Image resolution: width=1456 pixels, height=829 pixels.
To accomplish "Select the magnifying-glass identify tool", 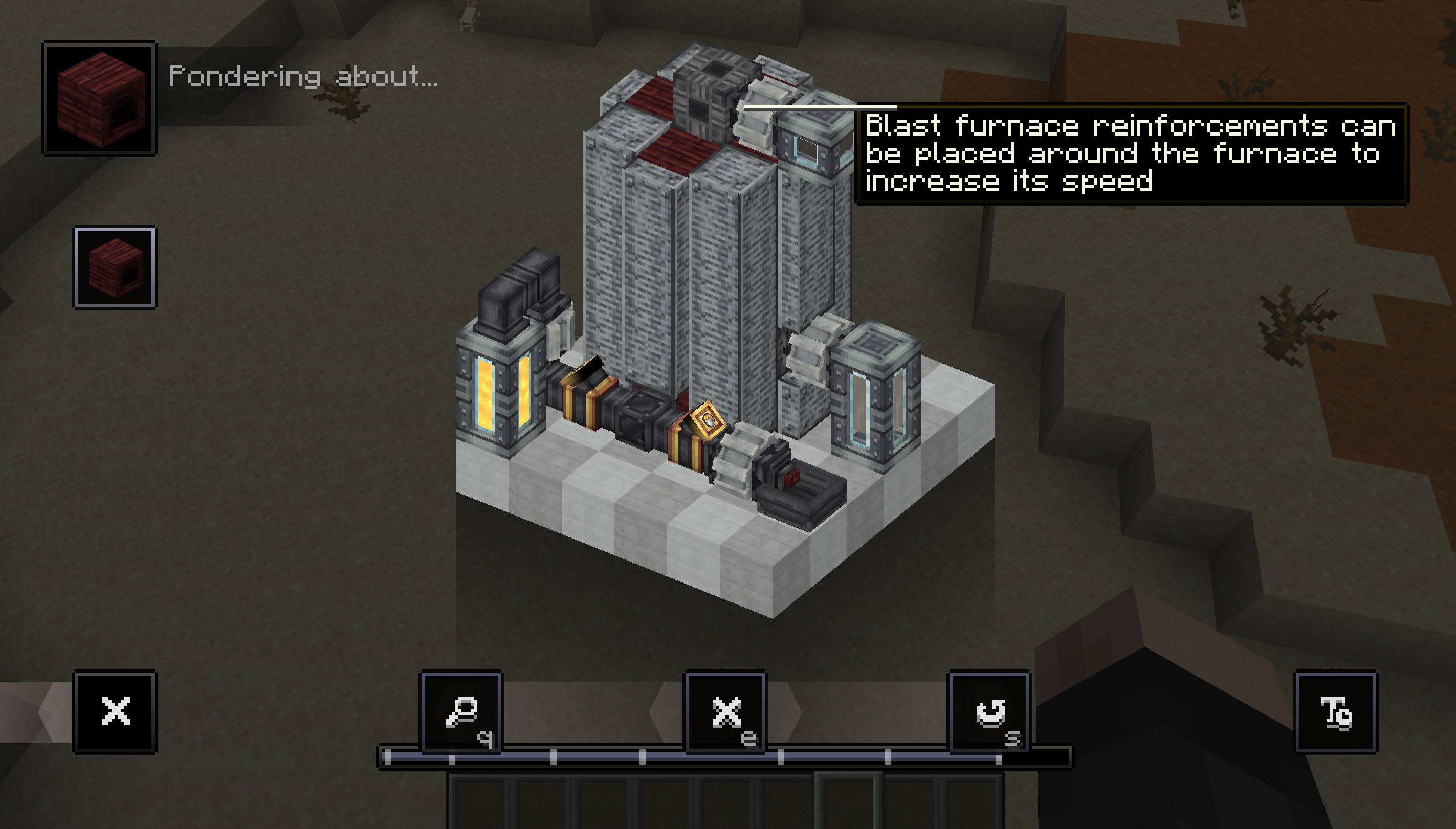I will pos(461,710).
